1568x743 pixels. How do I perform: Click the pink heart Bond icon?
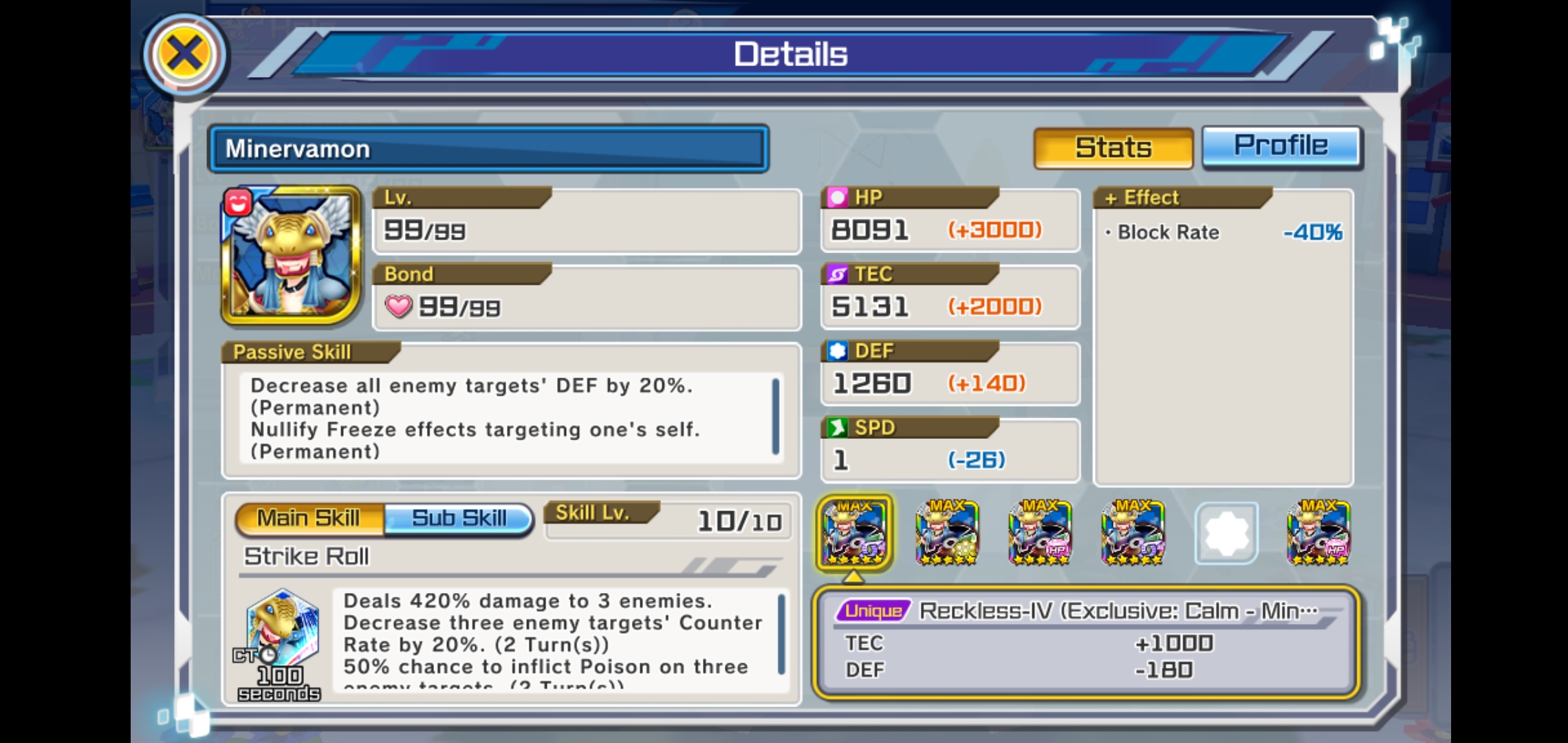coord(398,308)
